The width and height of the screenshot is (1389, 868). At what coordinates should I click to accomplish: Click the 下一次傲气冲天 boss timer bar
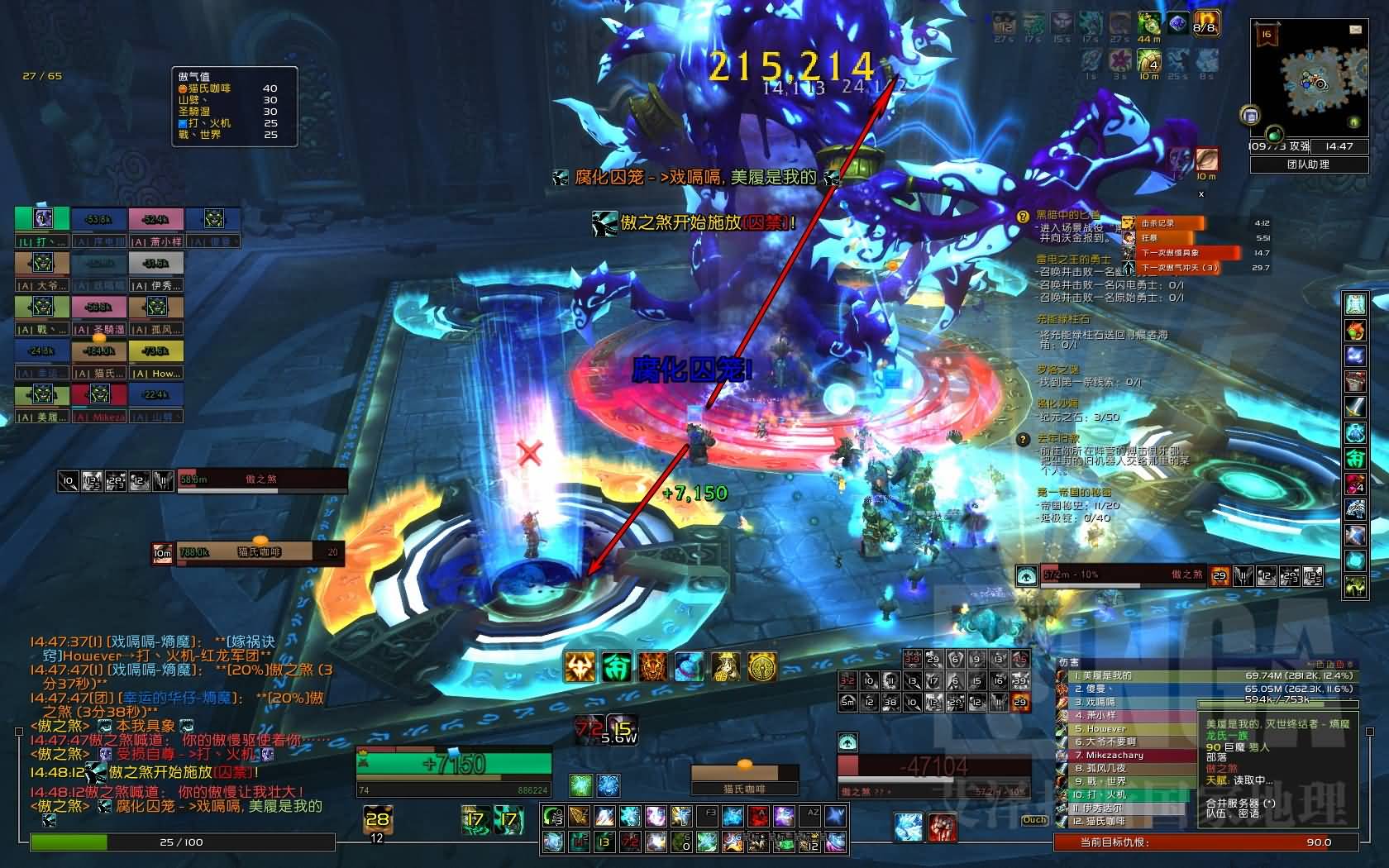click(x=1189, y=268)
